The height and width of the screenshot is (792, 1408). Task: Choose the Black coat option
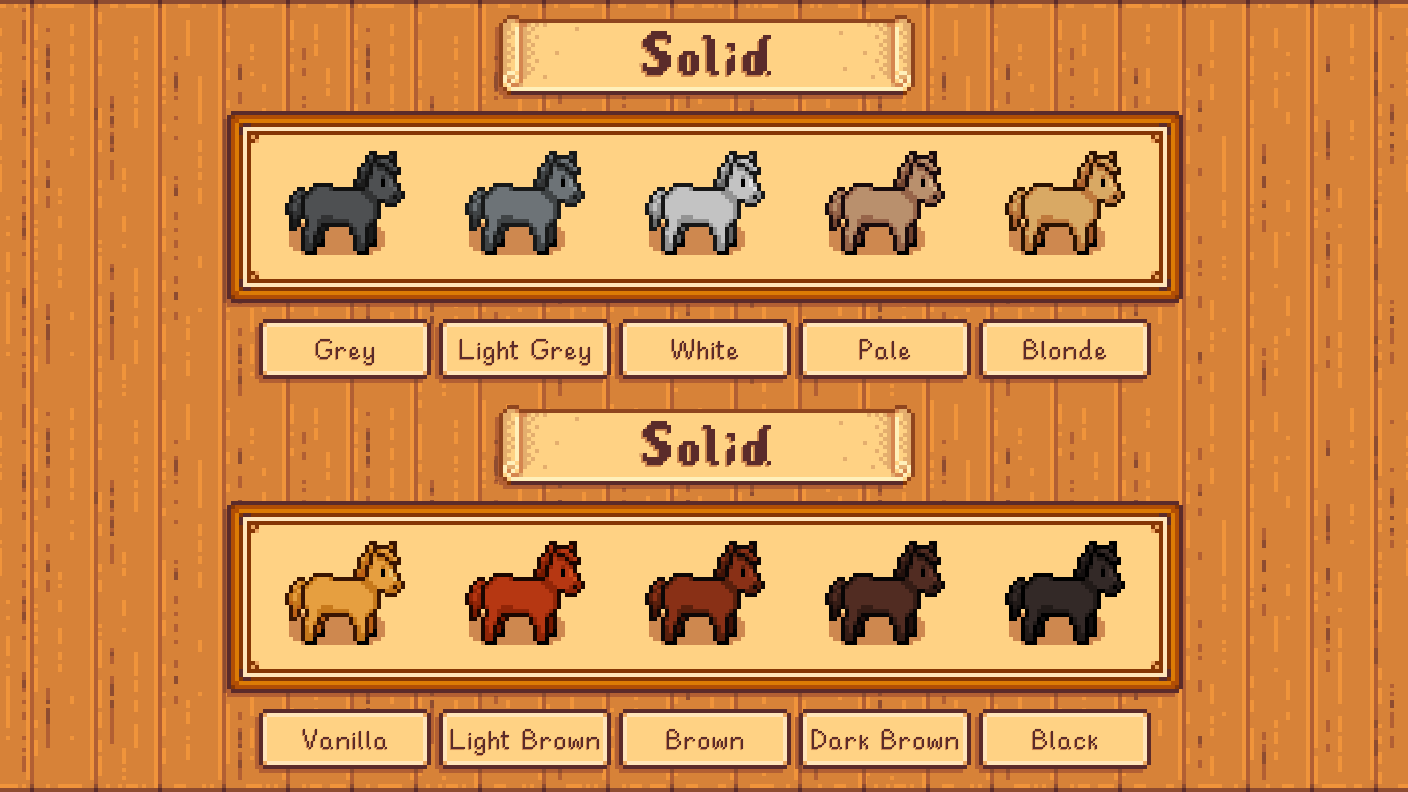click(x=1064, y=740)
